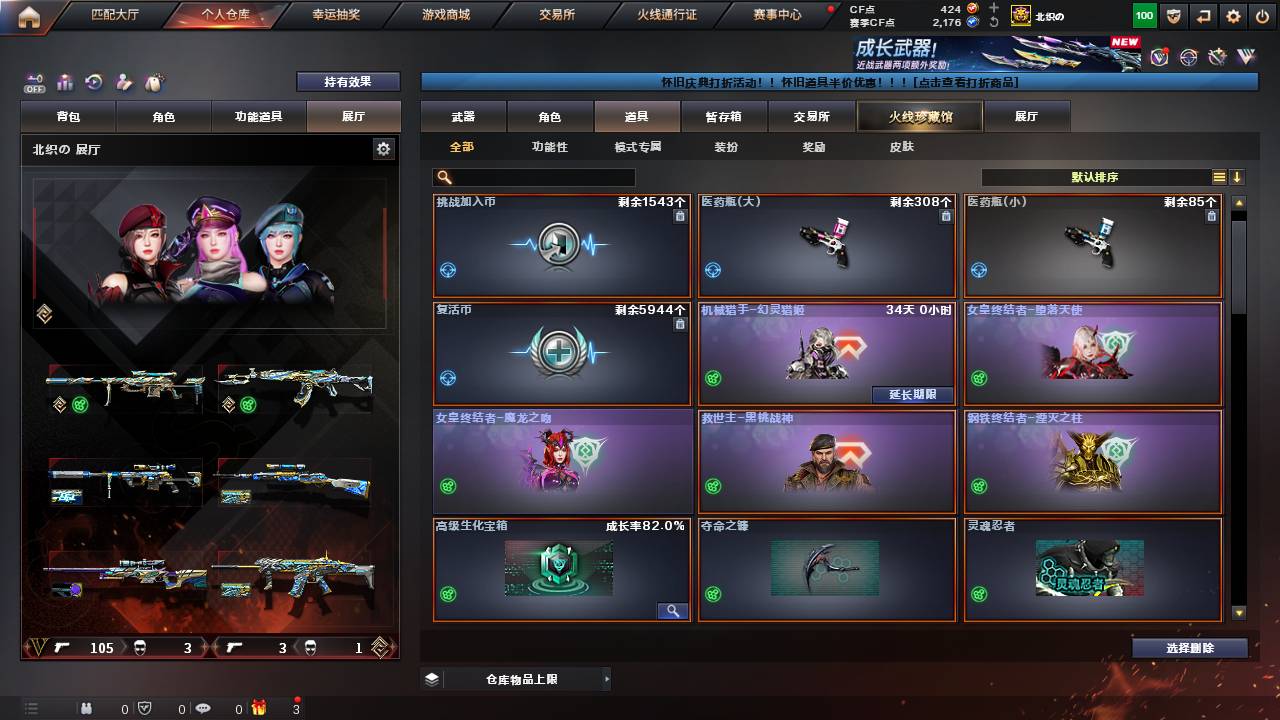Go to 幸运抽奖 lucky draw
The width and height of the screenshot is (1280, 720).
(x=336, y=15)
